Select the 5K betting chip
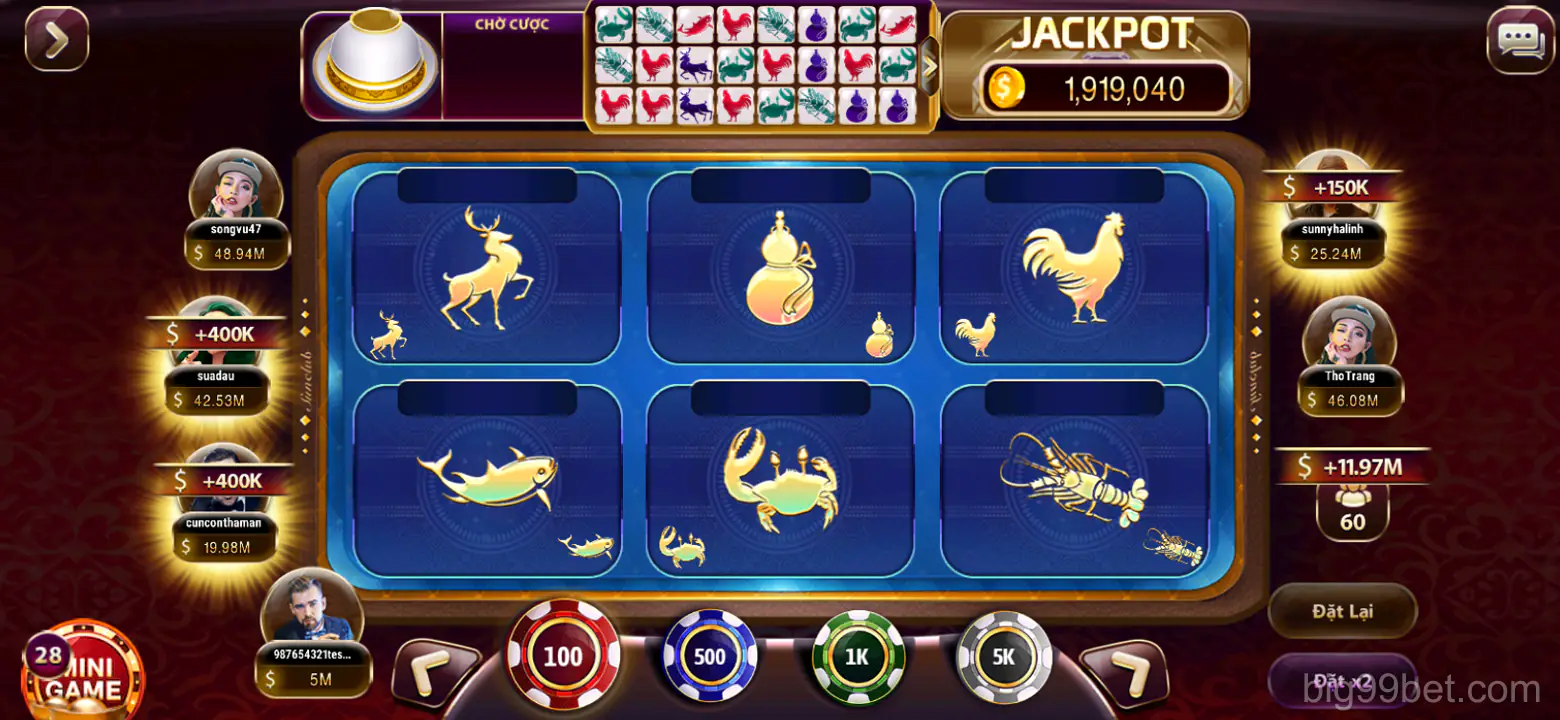 [1001, 655]
